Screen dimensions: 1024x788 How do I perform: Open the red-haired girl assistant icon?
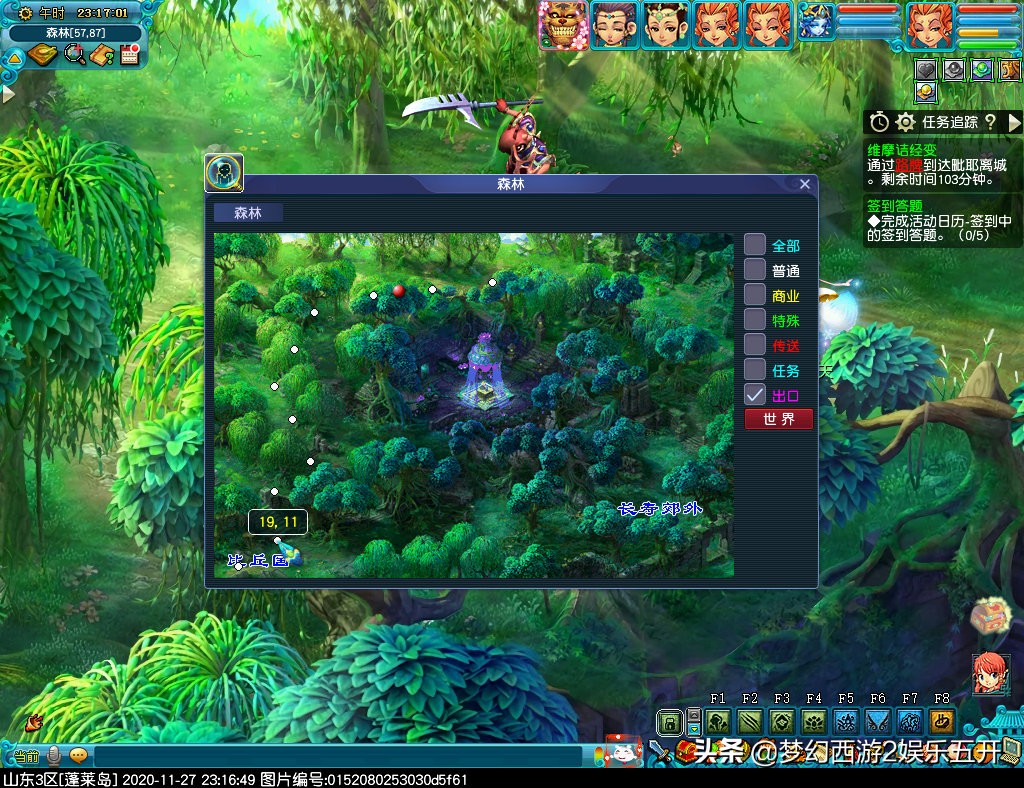989,673
